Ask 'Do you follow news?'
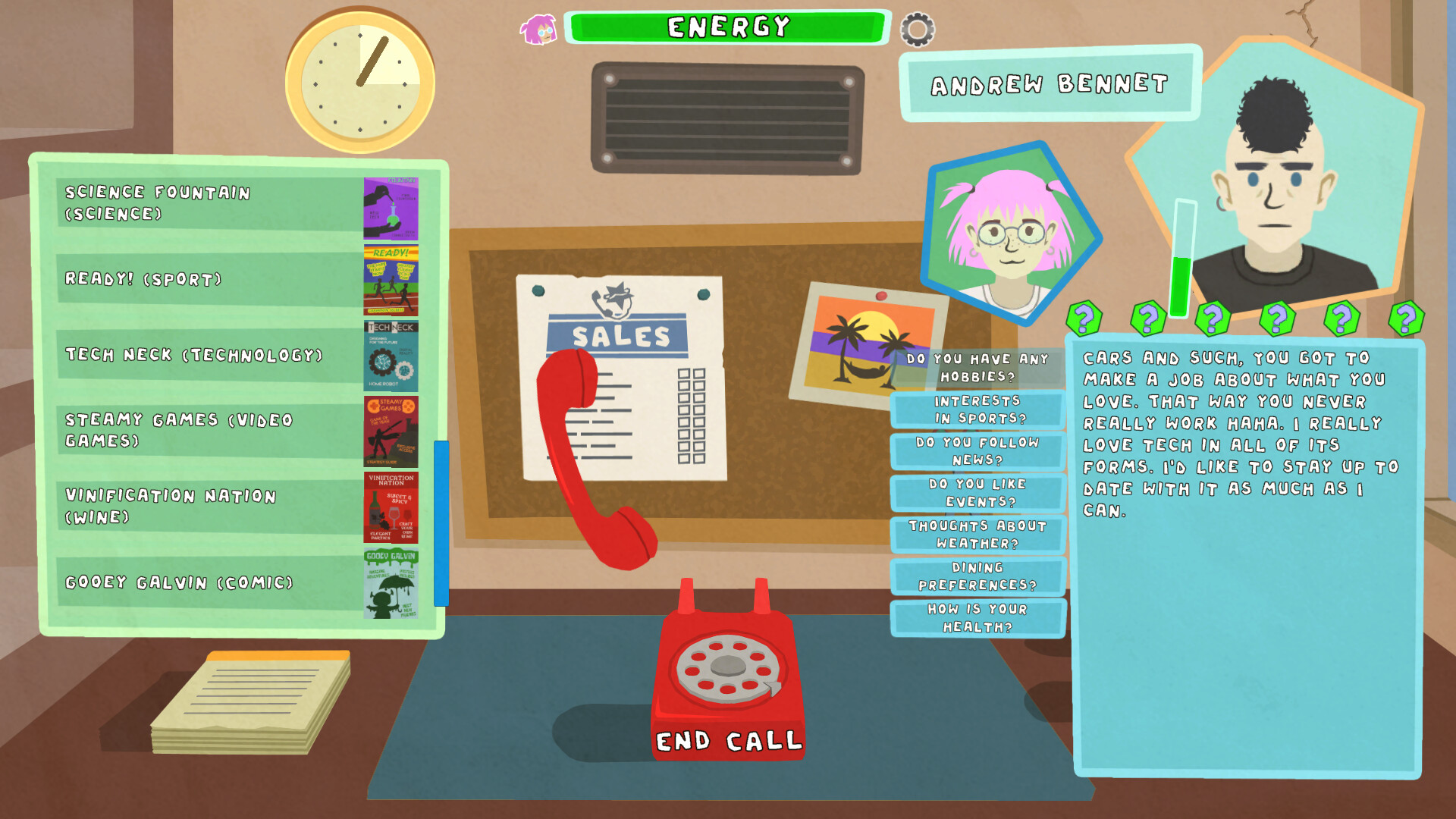 [x=978, y=451]
